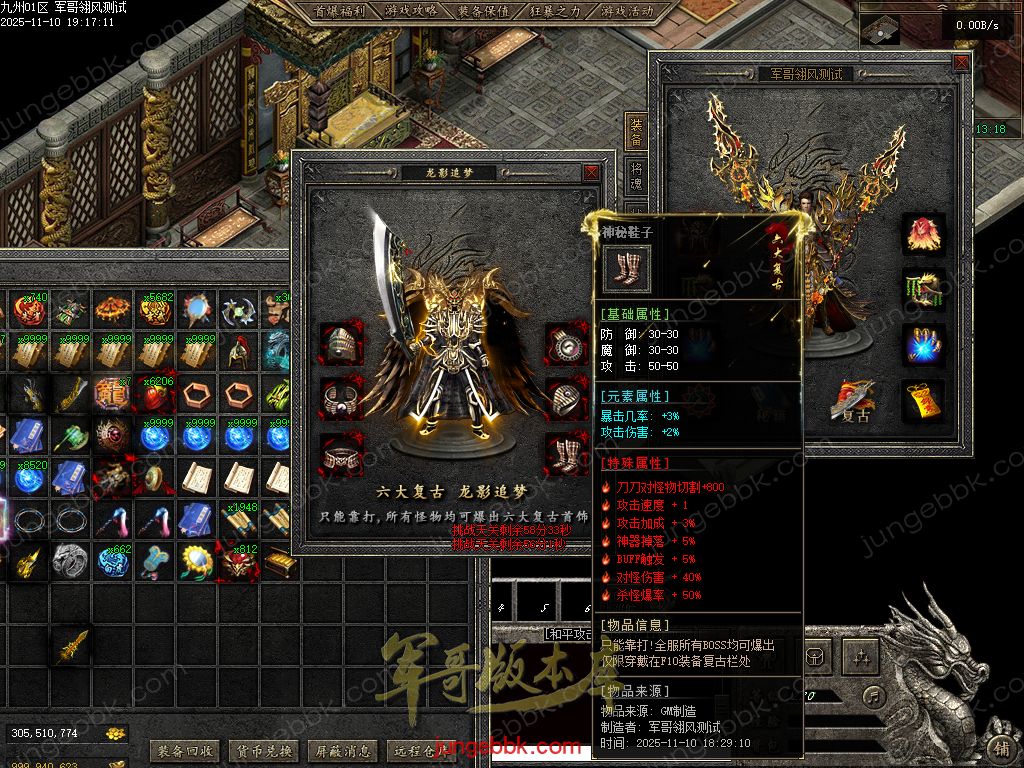Image resolution: width=1024 pixels, height=768 pixels.
Task: Click the 屏蔽消息 block messages button
Action: click(341, 750)
